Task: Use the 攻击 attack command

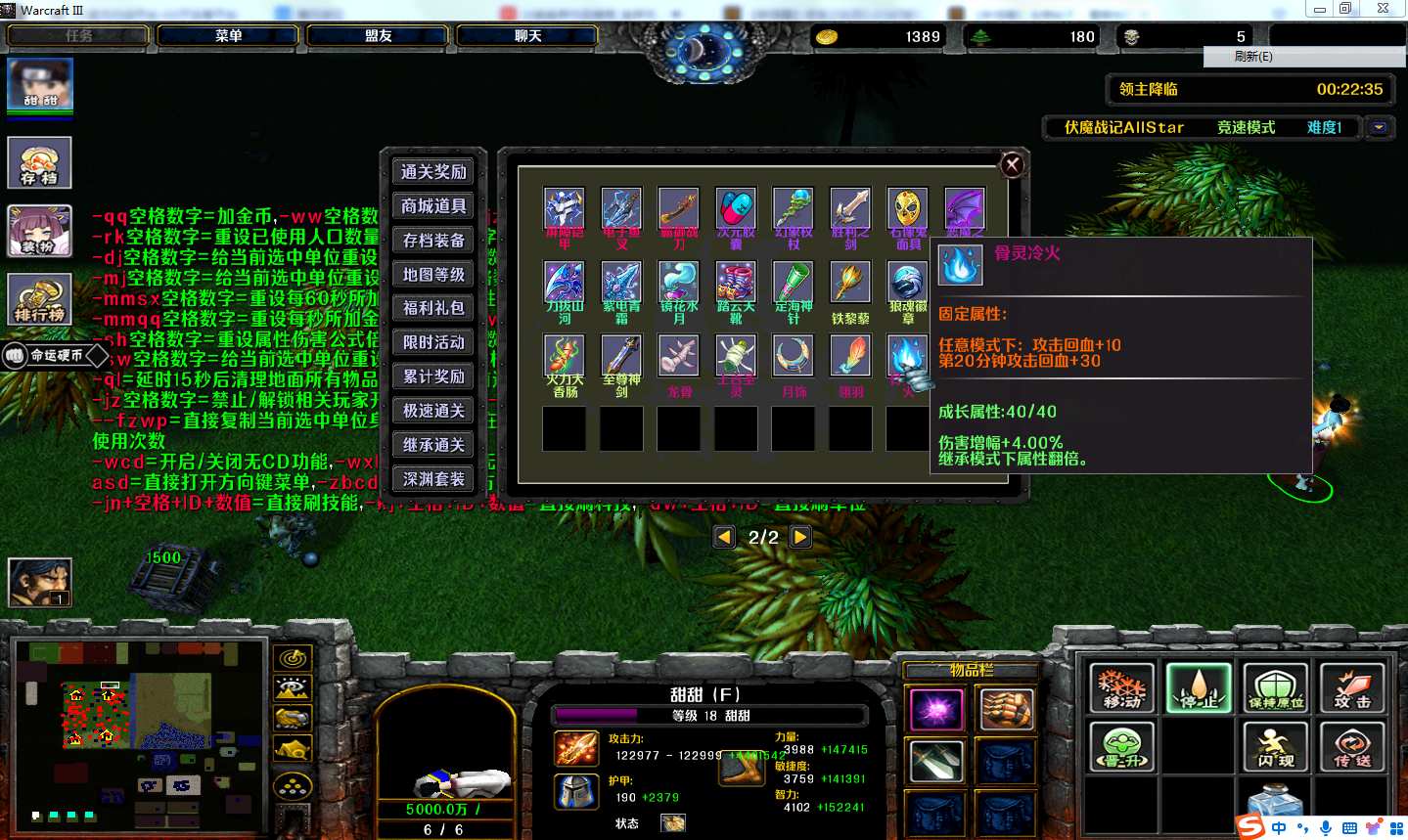Action: (1352, 687)
